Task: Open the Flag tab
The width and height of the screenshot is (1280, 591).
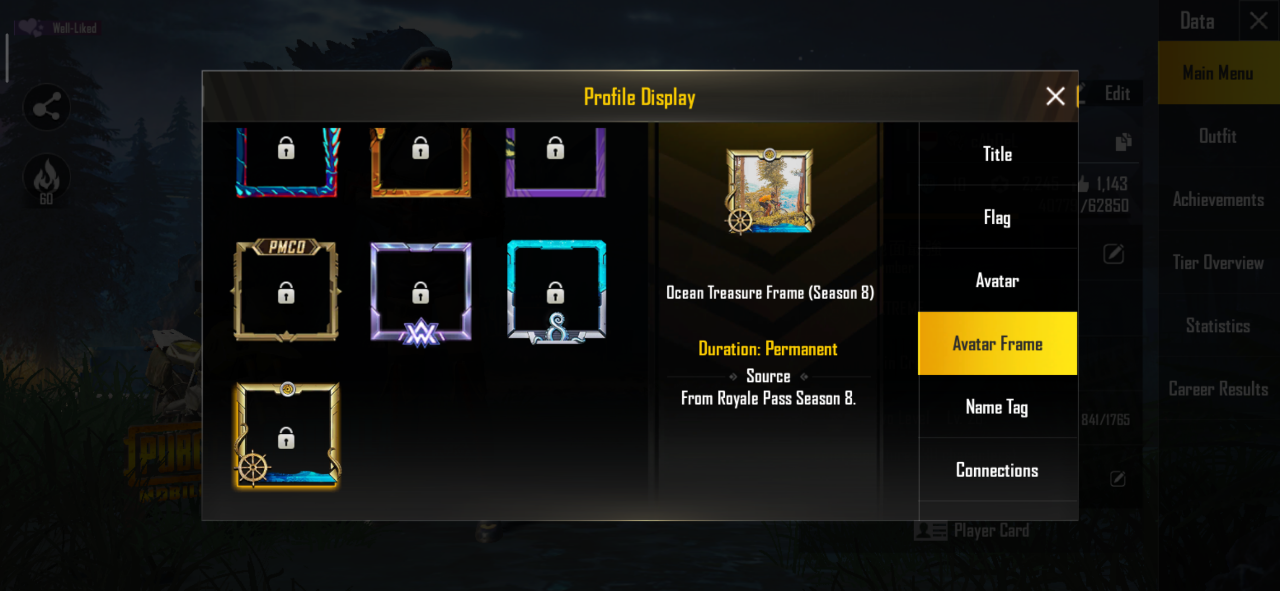Action: tap(997, 217)
